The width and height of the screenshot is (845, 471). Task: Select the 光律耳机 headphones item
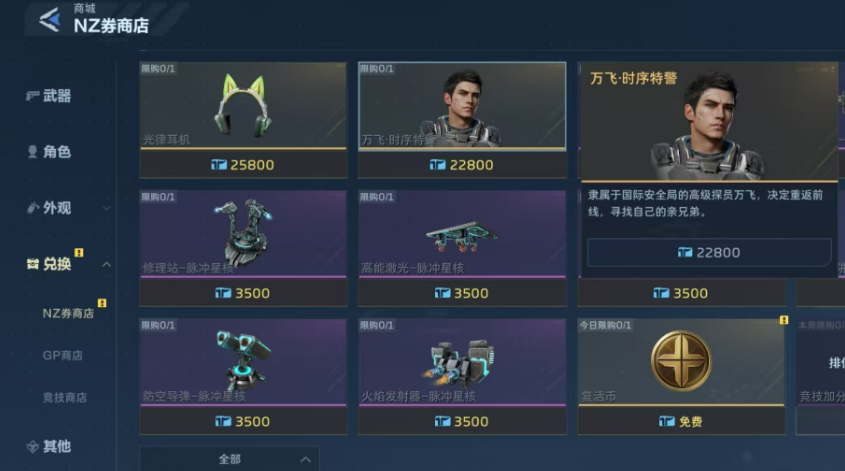pos(243,107)
